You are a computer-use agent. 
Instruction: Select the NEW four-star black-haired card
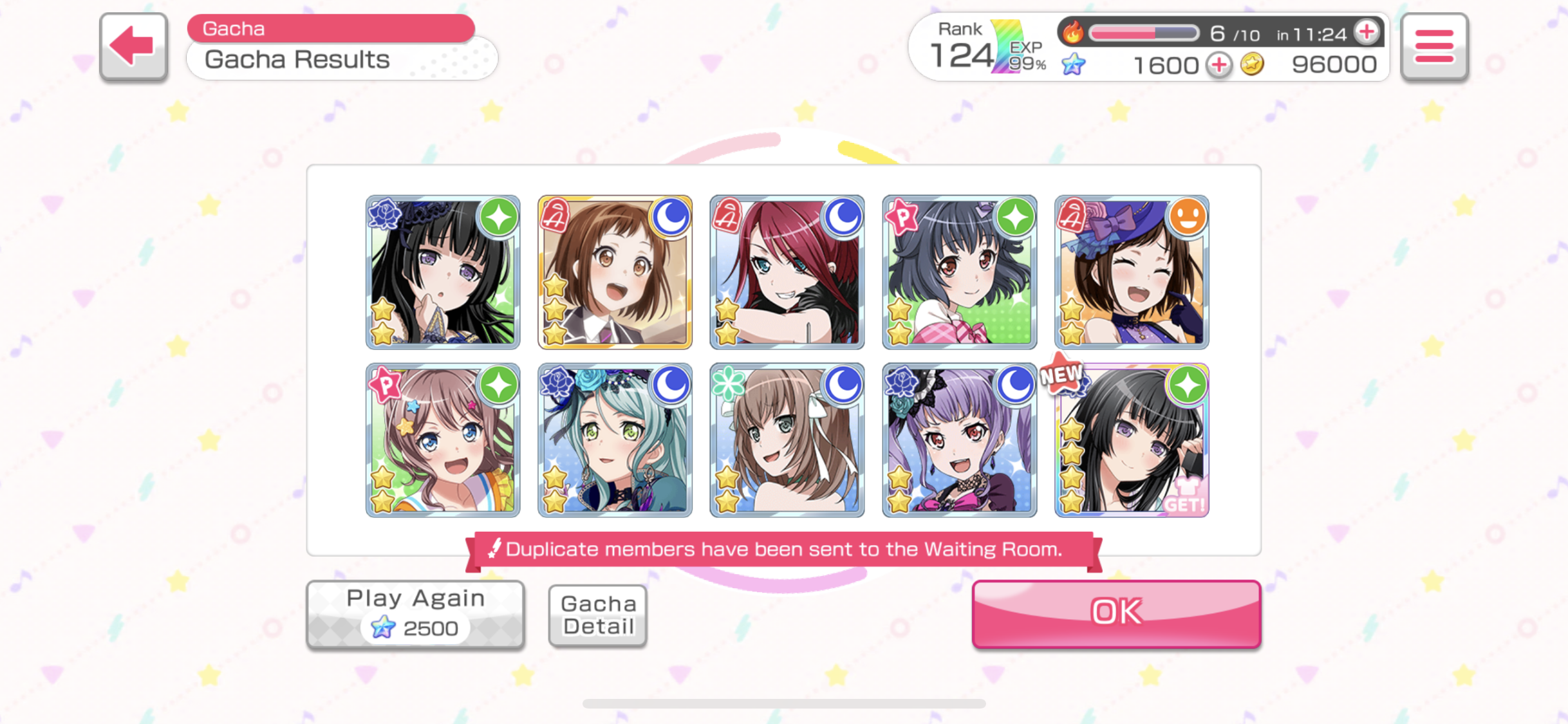click(x=1131, y=440)
